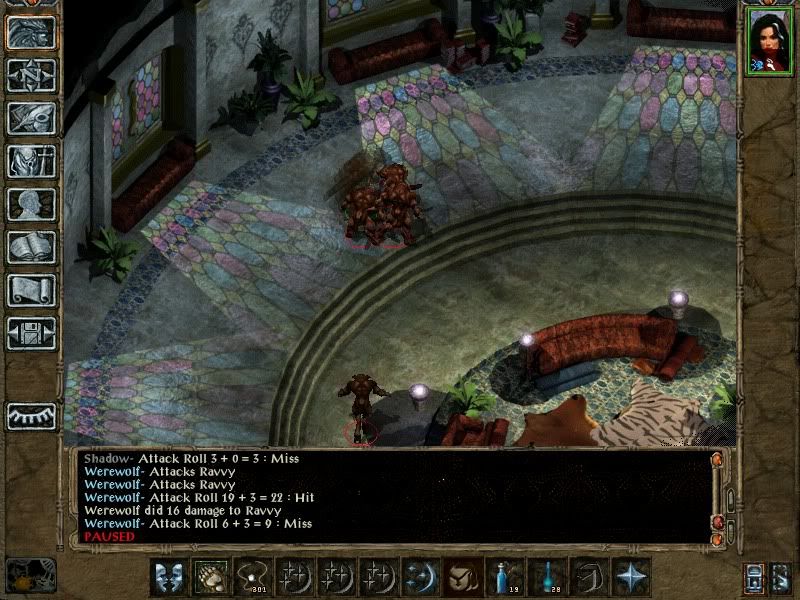This screenshot has width=800, height=600.
Task: Open the area map
Action: [x=31, y=75]
